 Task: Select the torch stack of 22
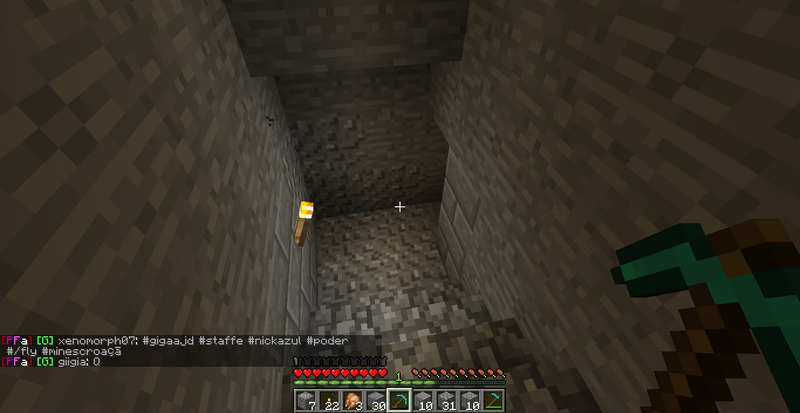(x=328, y=401)
